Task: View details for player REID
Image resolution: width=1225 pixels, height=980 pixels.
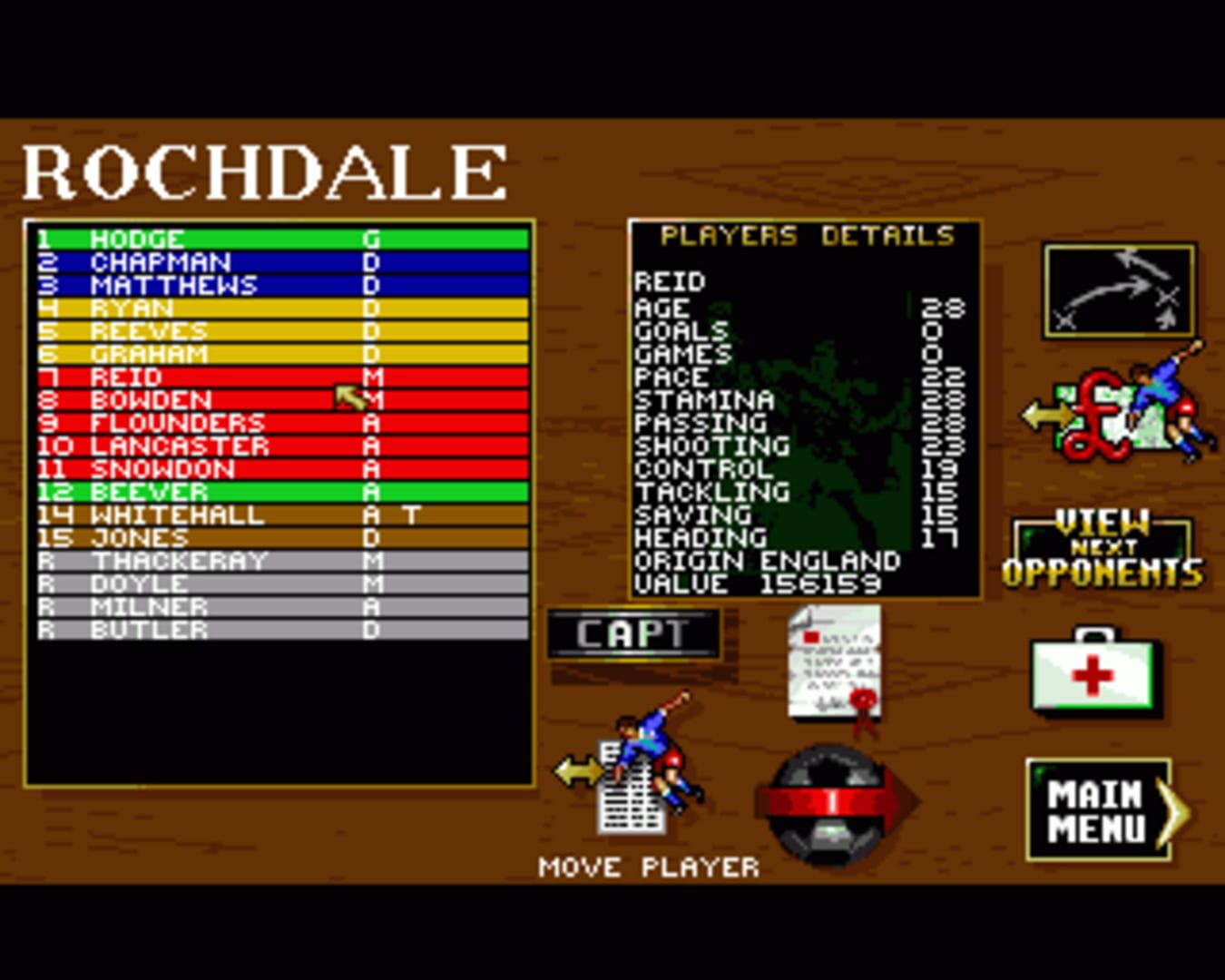Action: tap(181, 377)
